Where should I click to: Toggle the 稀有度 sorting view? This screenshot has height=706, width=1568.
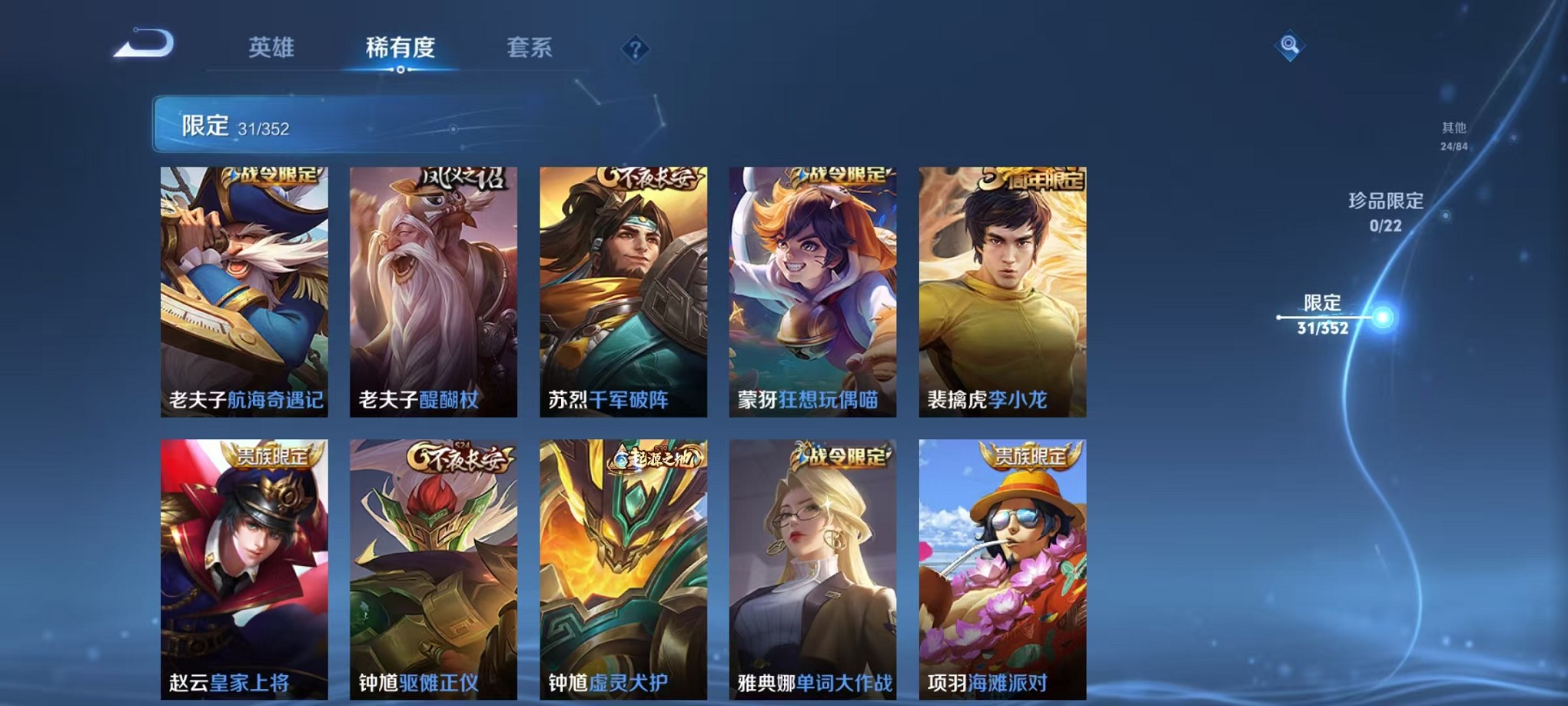click(398, 48)
